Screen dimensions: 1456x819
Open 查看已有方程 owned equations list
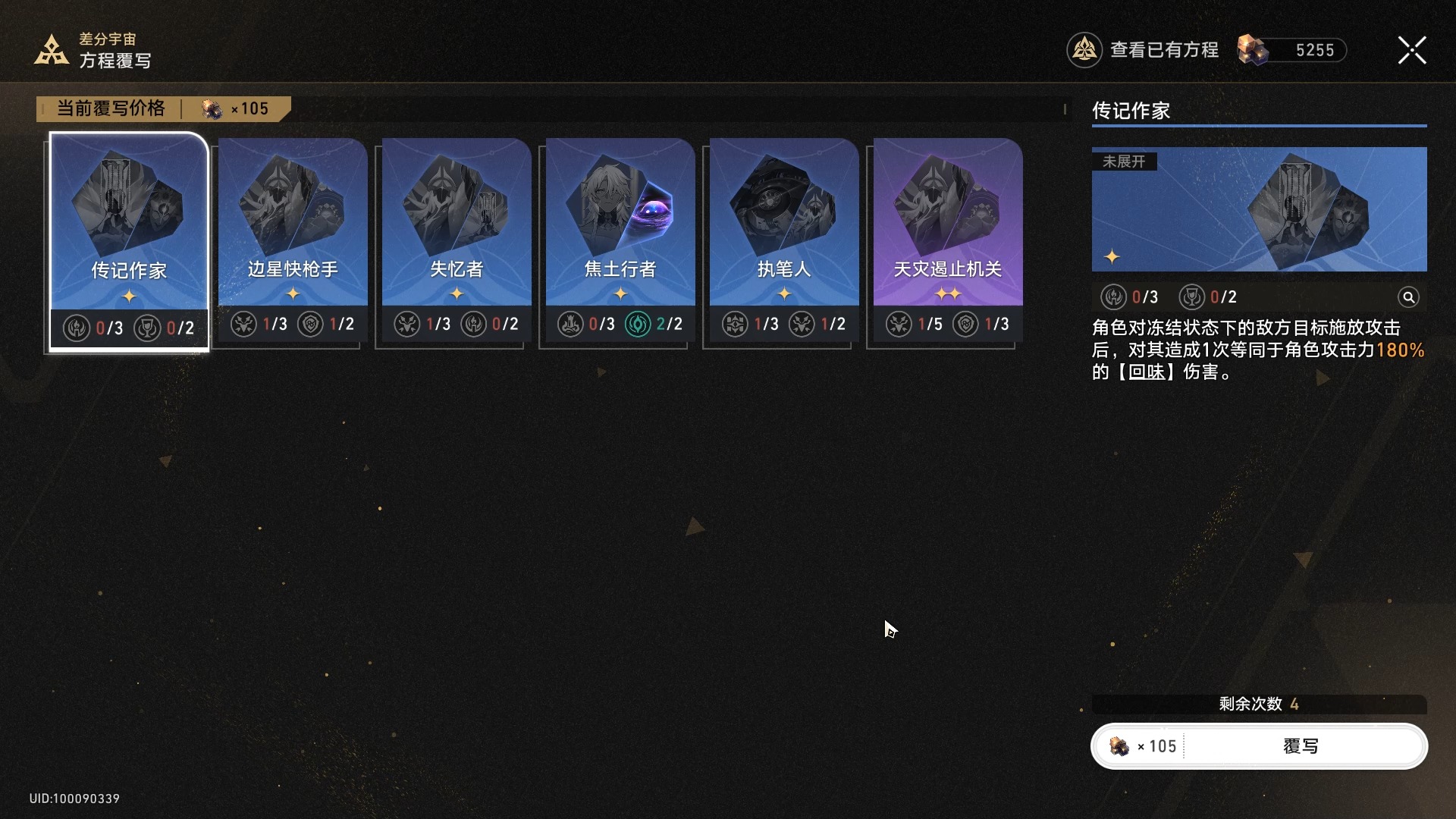1144,50
